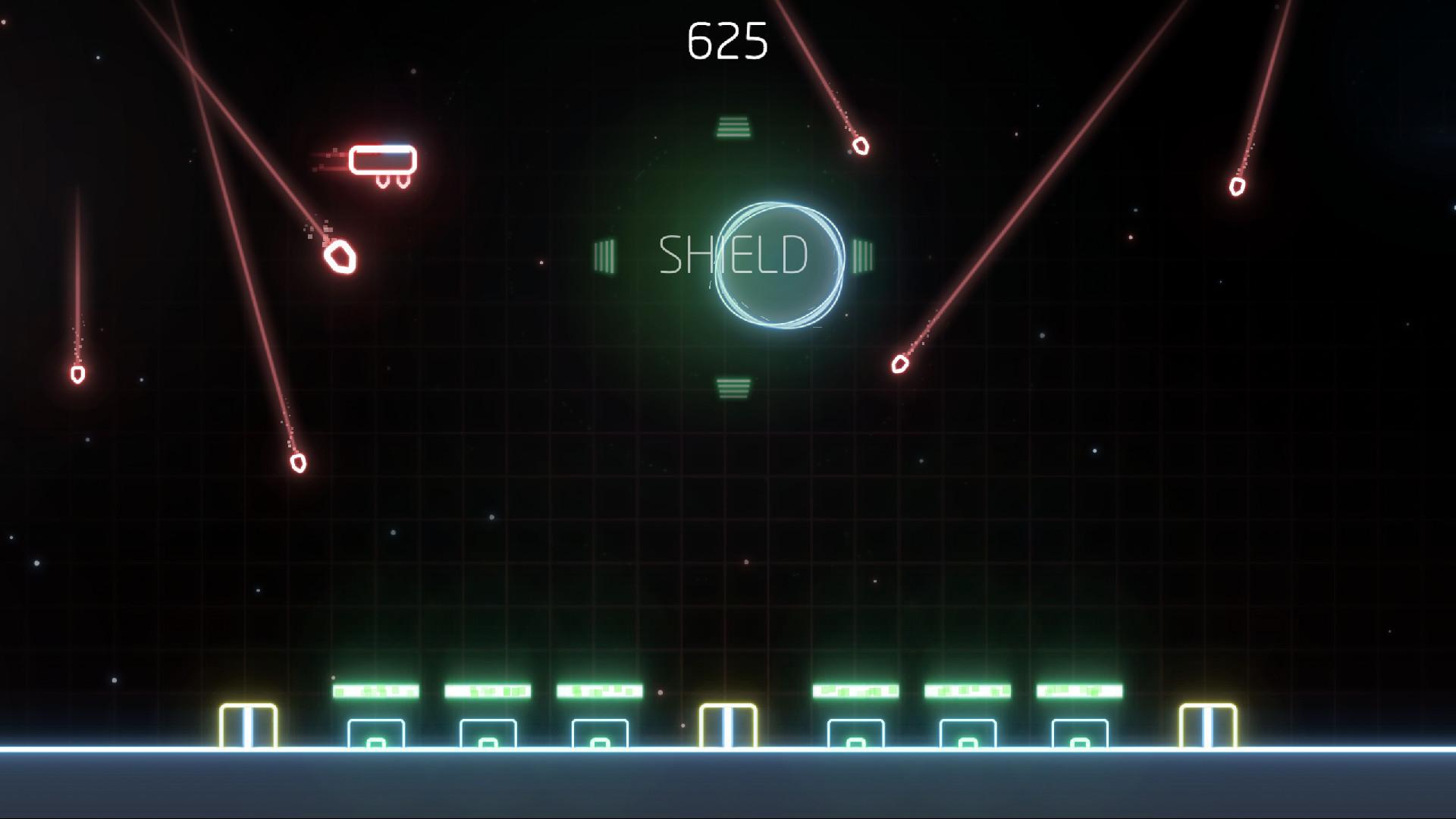Click the health bar above the rightmost turret
This screenshot has width=1456, height=819.
(x=1079, y=691)
